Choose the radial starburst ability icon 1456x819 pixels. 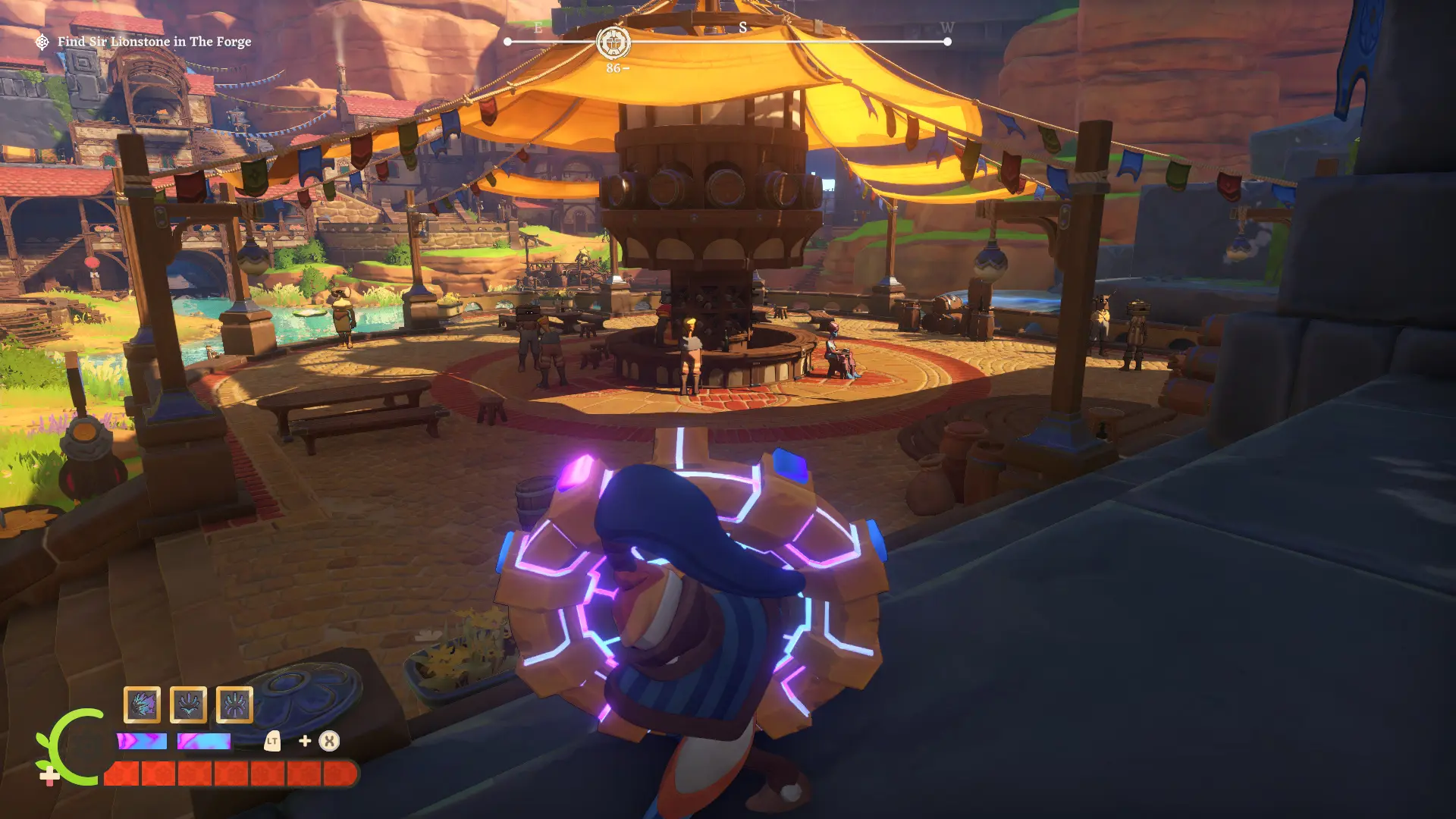234,705
